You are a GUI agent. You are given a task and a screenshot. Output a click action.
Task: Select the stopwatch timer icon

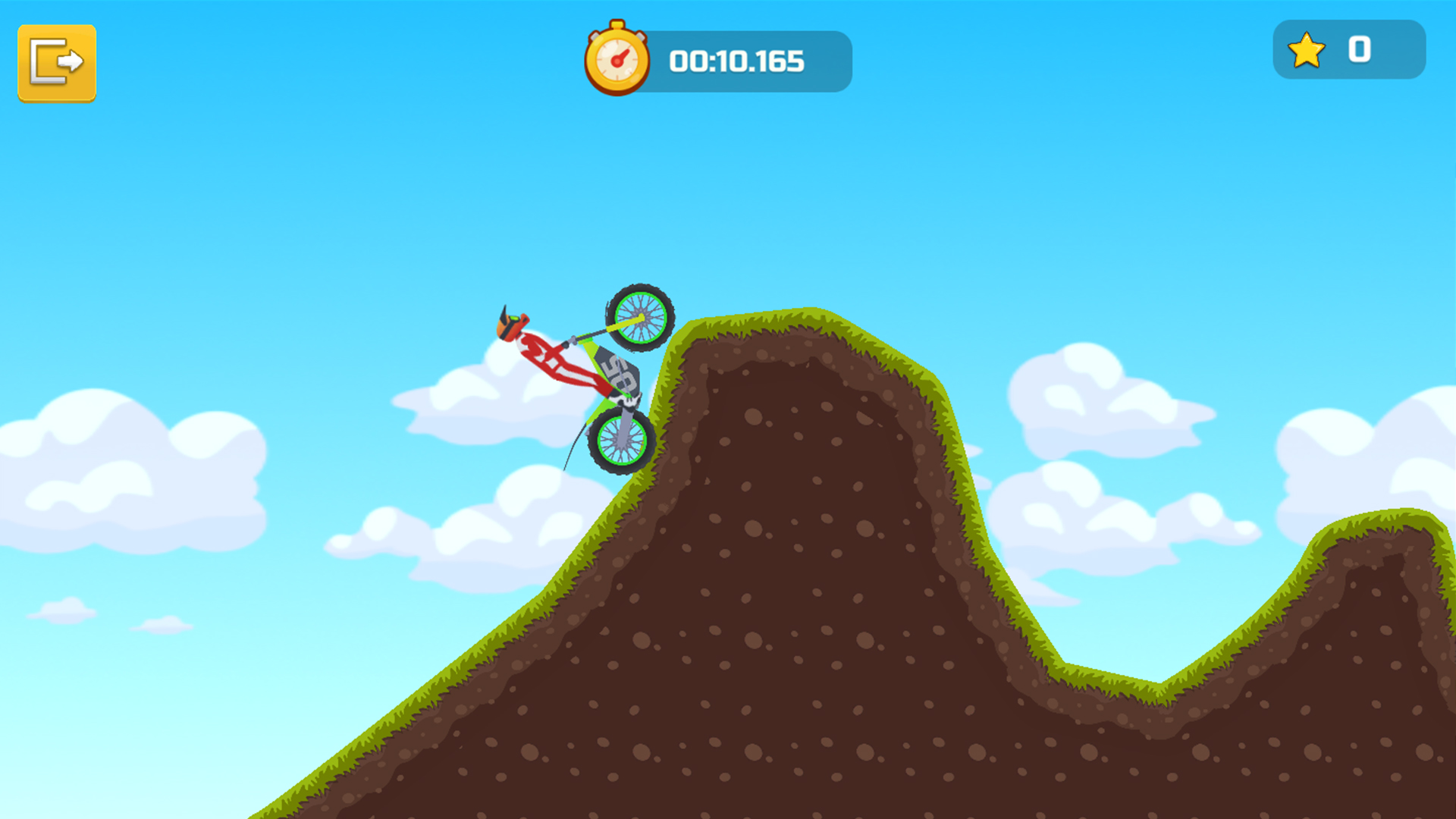(x=616, y=61)
